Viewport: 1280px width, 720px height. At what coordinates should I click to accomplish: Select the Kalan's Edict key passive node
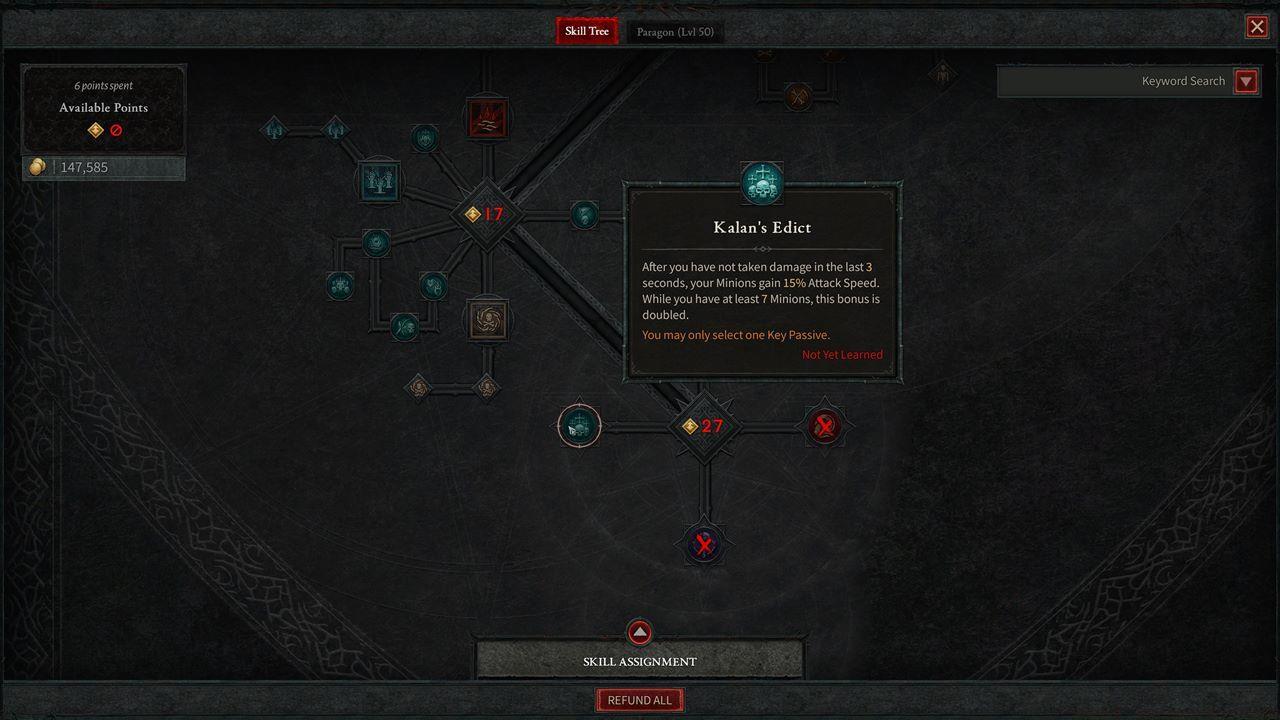(x=763, y=181)
